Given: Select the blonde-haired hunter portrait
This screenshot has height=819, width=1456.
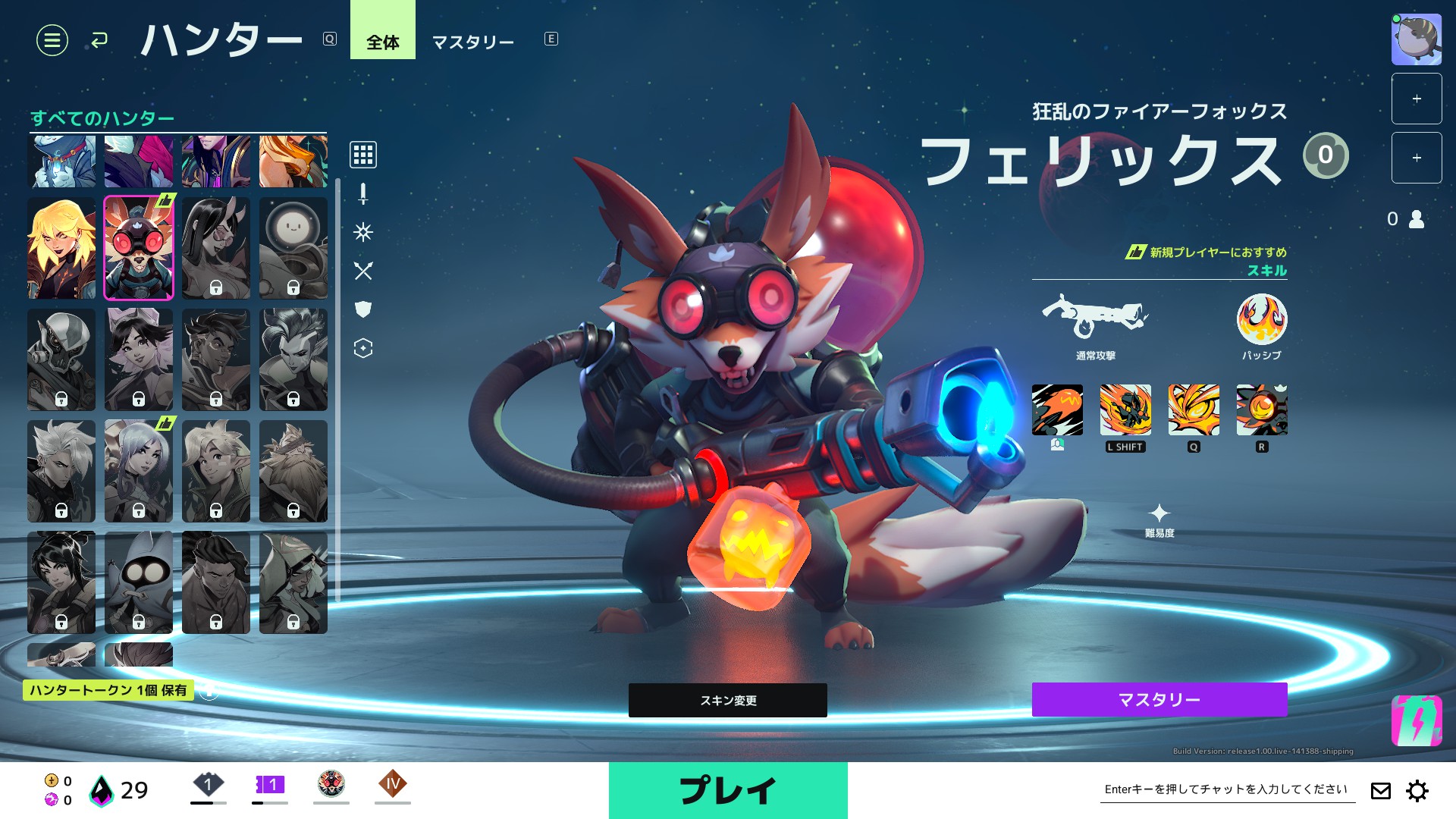Looking at the screenshot, I should pyautogui.click(x=61, y=248).
